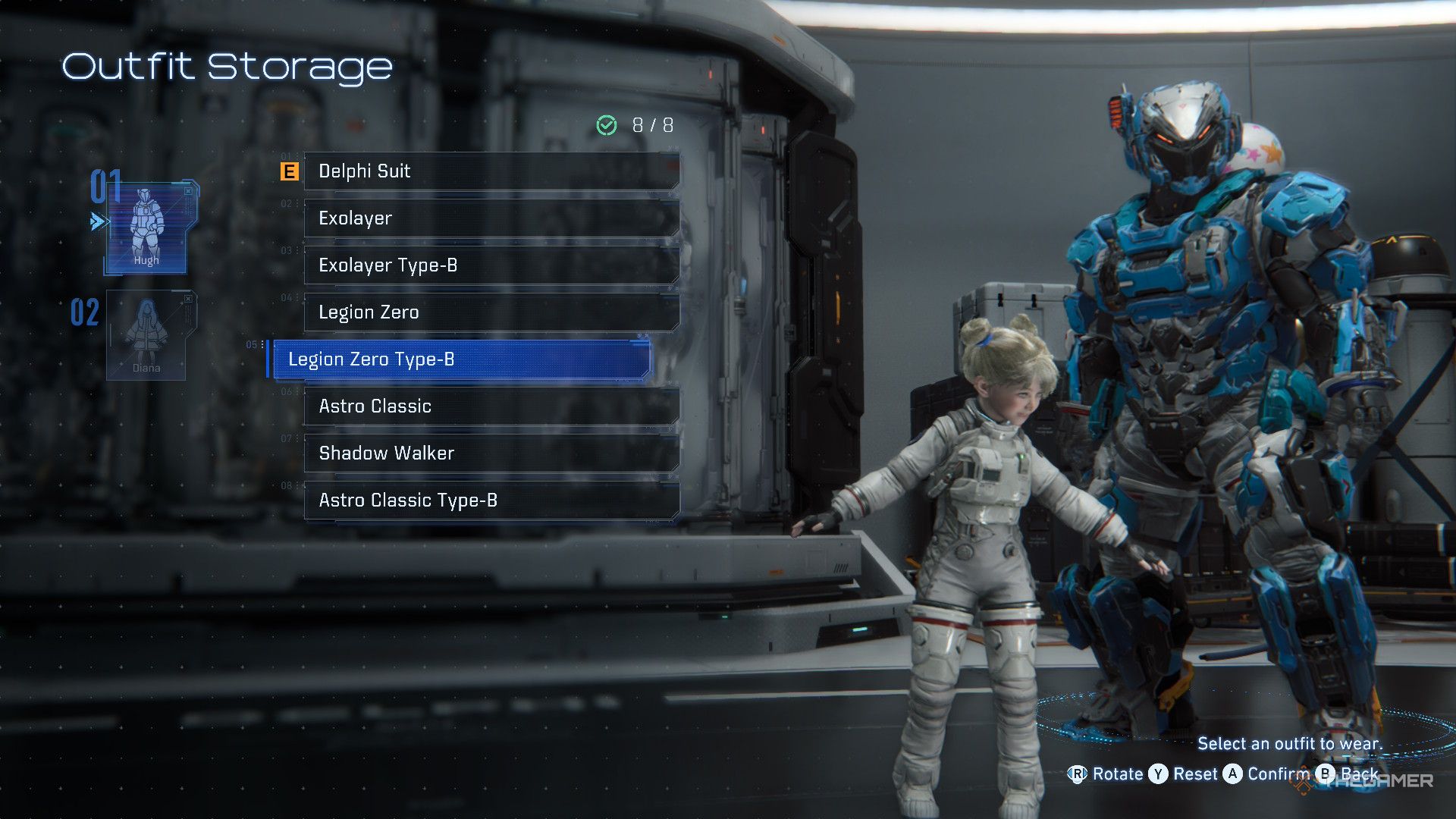Screen dimensions: 1456x819
Task: Select the Legion Zero outfit
Action: (491, 312)
